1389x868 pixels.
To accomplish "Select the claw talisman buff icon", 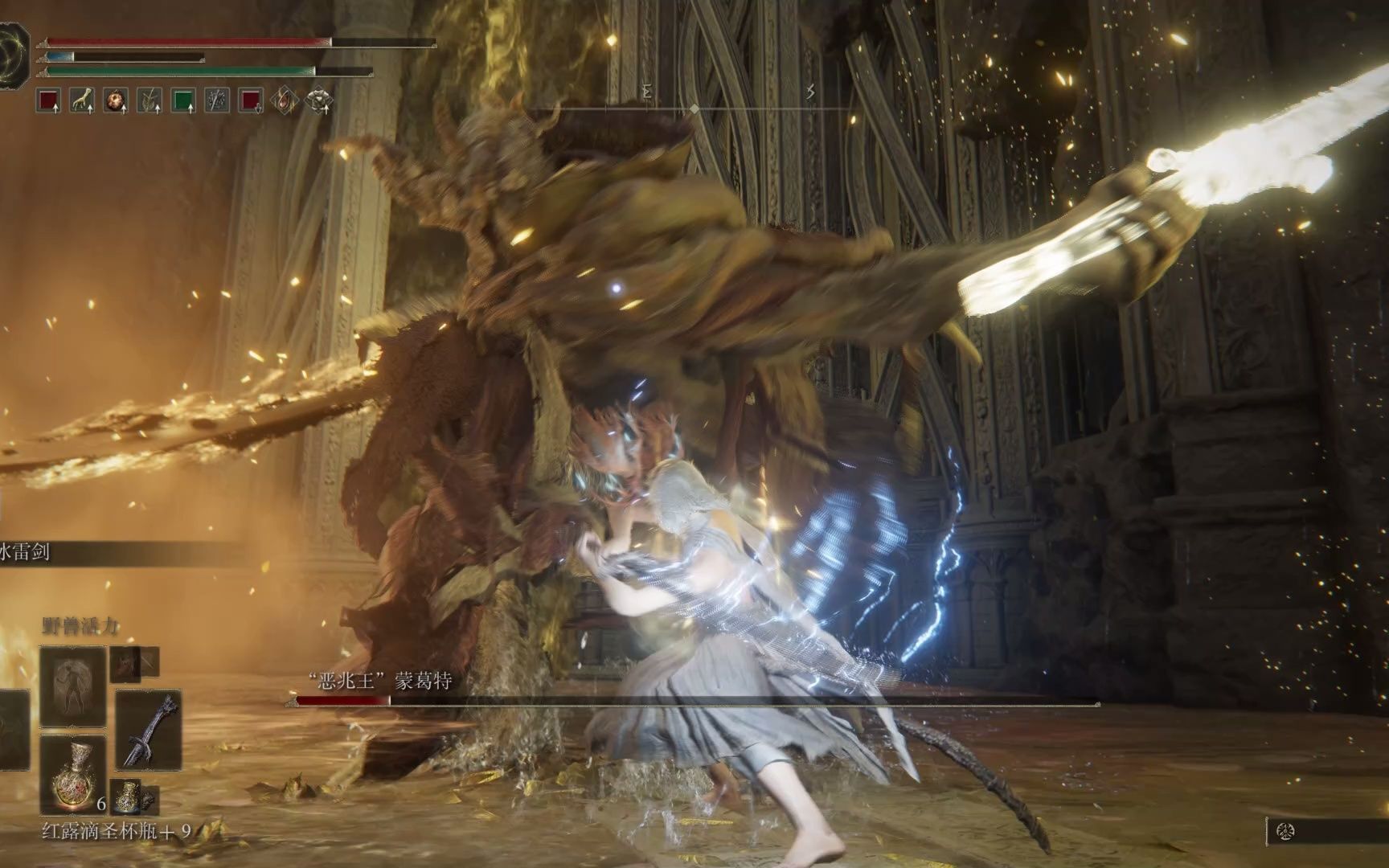I will 82,100.
